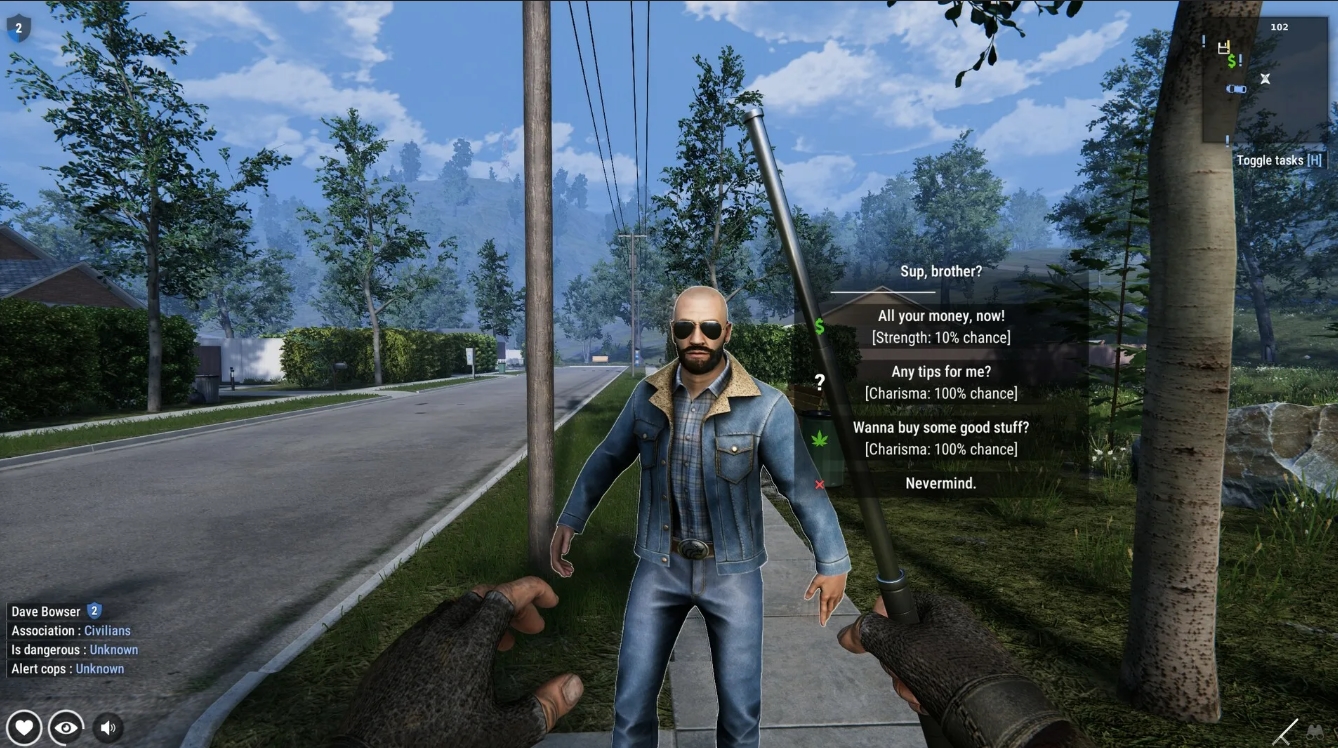Choose the 'Nevermind.' dialogue option
The height and width of the screenshot is (748, 1338).
tap(943, 482)
